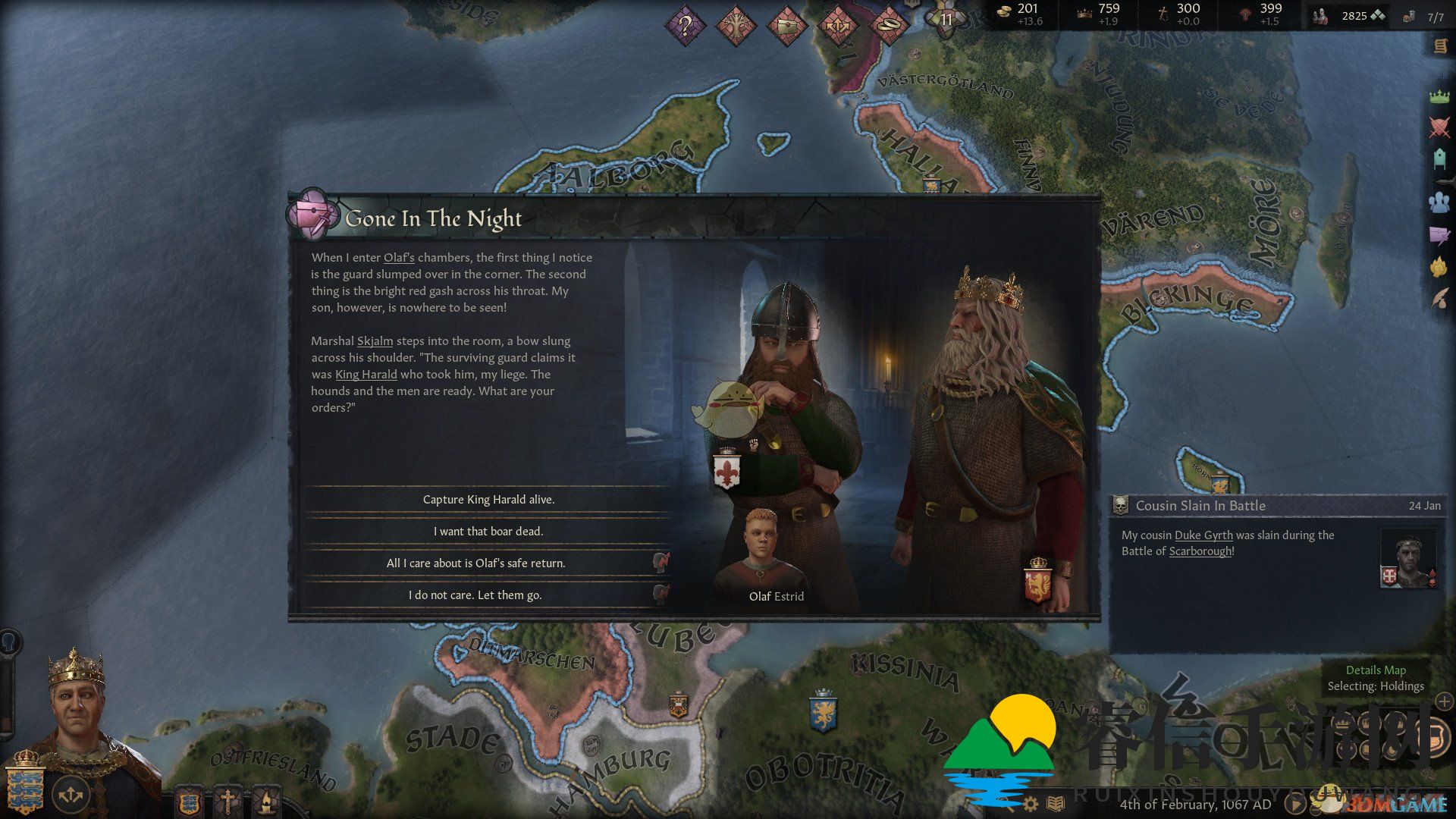Select "All I care about is Olaf's safe return"
Image resolution: width=1456 pixels, height=819 pixels.
coord(475,563)
